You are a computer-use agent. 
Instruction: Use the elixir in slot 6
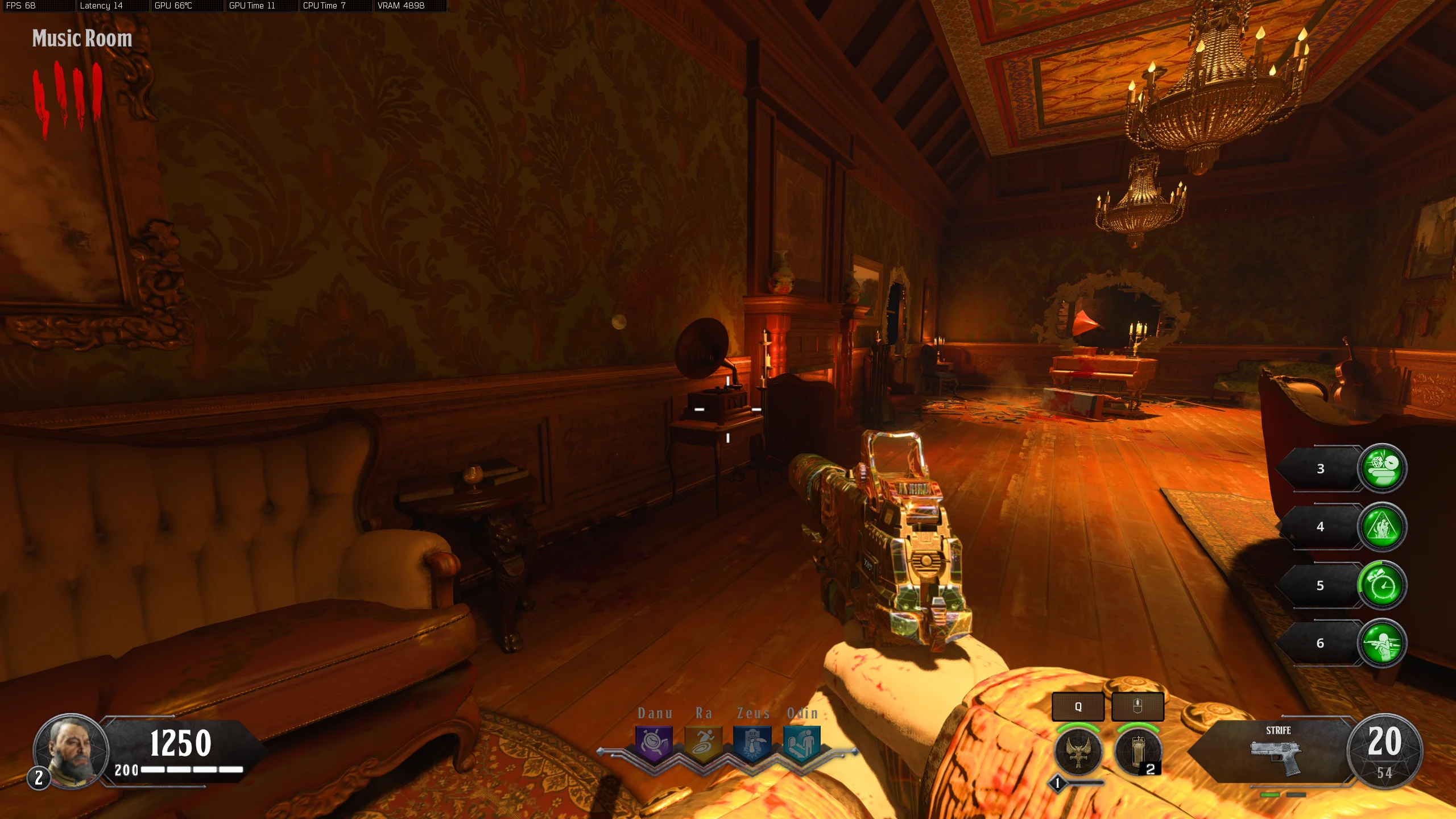click(x=1382, y=643)
